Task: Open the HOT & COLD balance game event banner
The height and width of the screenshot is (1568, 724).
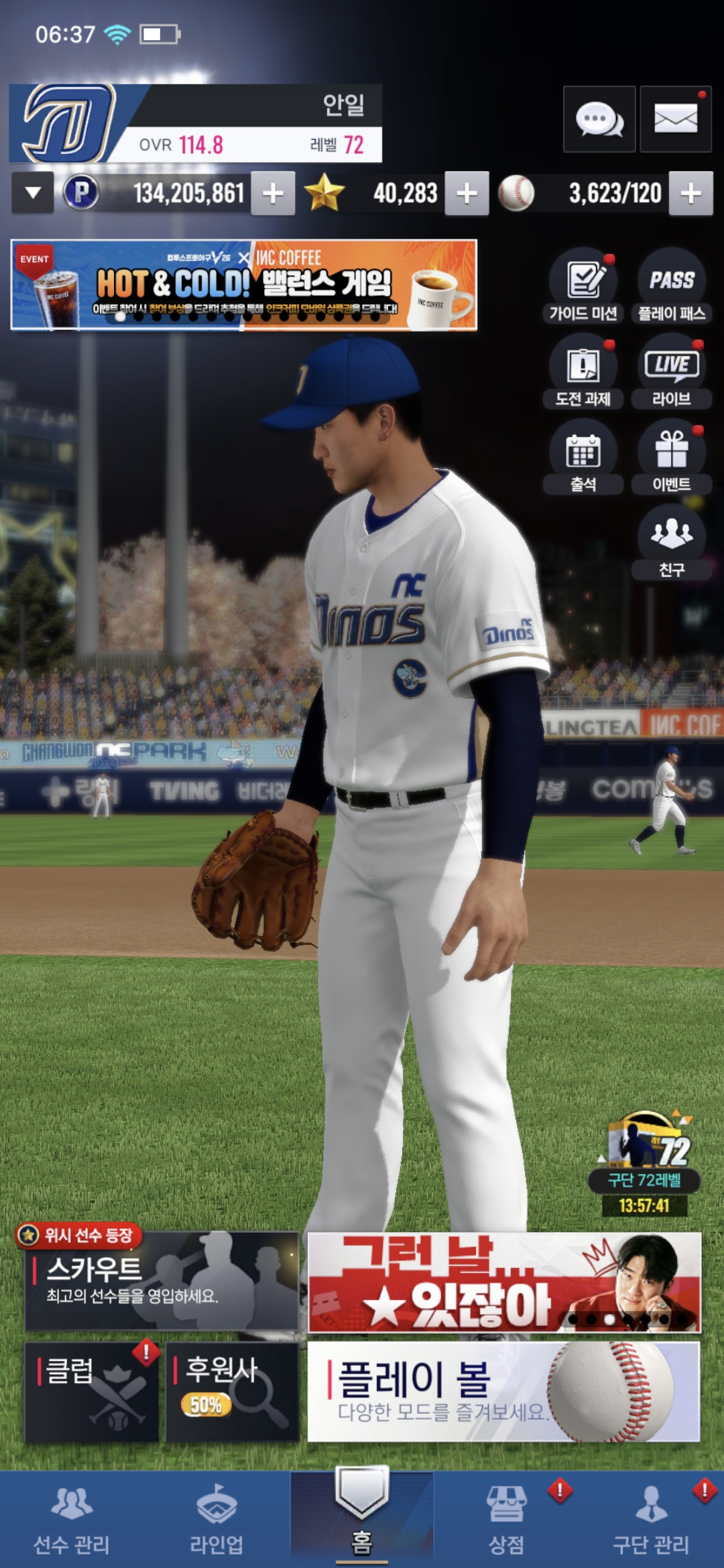Action: pyautogui.click(x=244, y=285)
